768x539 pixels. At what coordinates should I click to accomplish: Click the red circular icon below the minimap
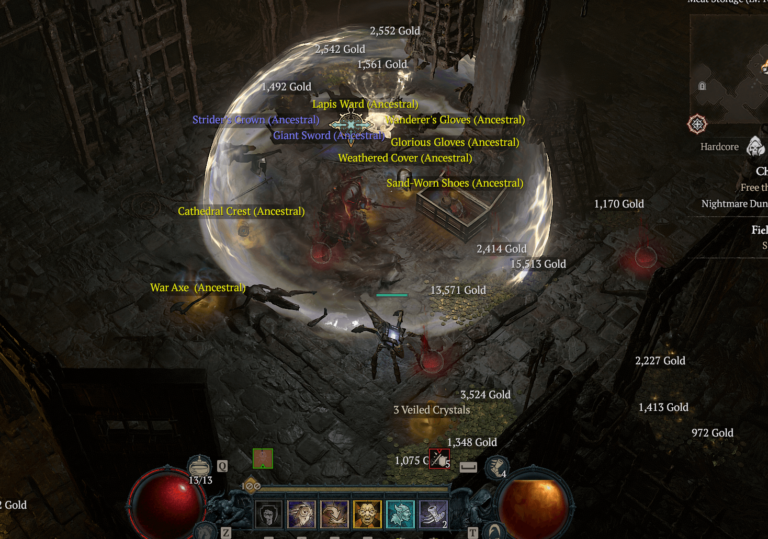[x=697, y=125]
